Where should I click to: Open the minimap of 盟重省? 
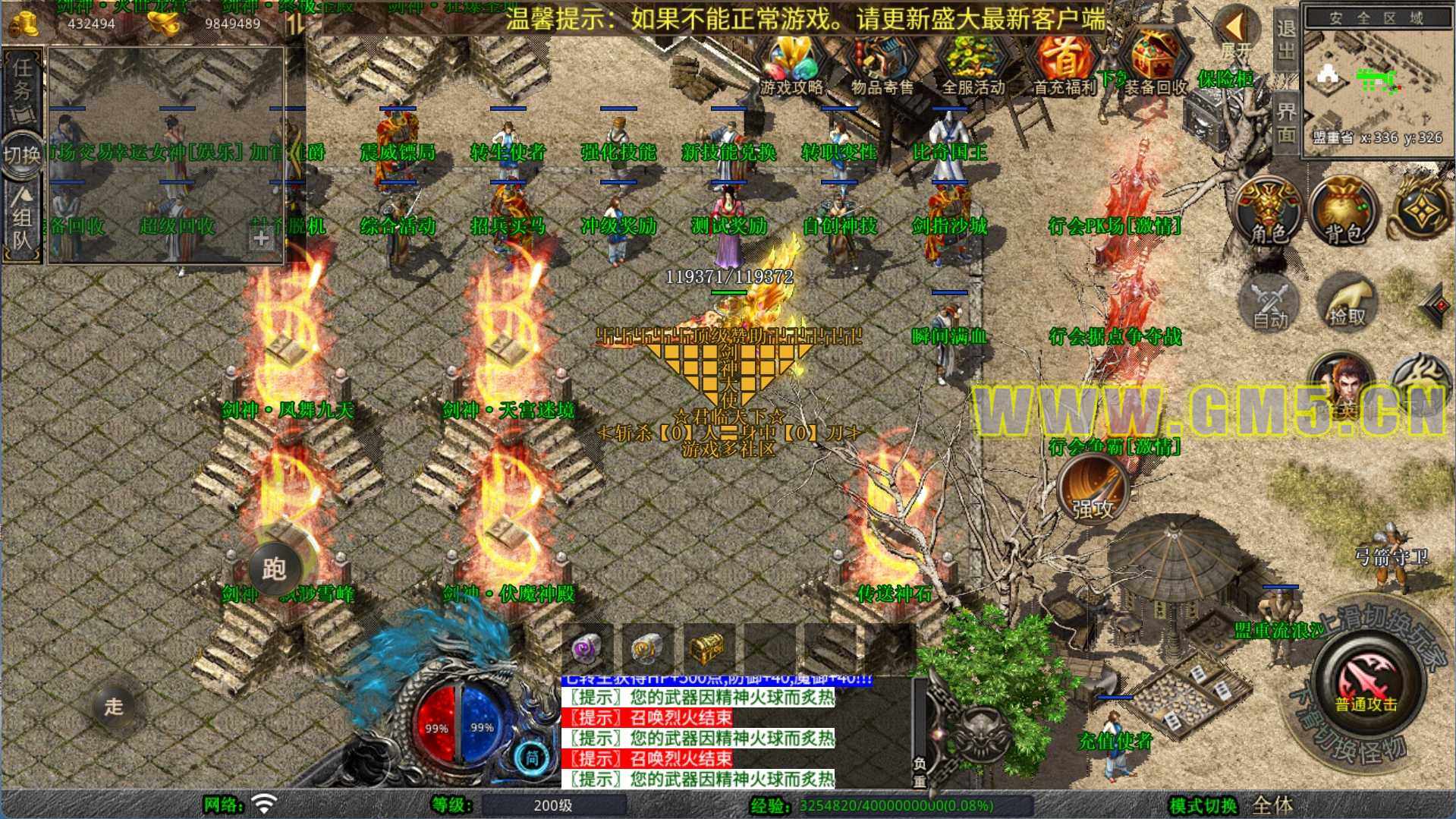1377,80
